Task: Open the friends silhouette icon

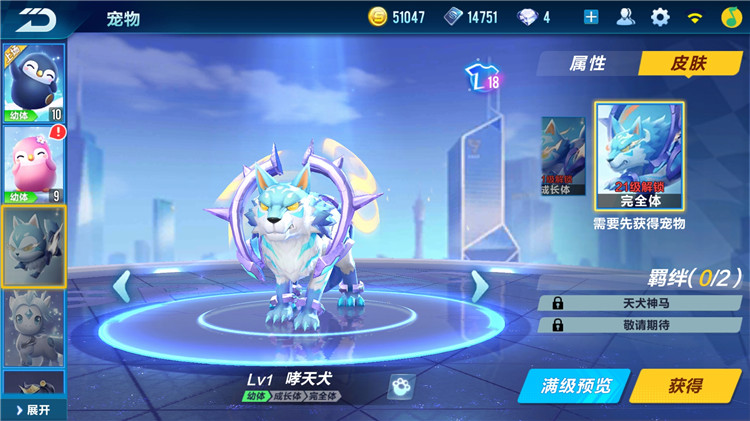Action: pos(626,17)
